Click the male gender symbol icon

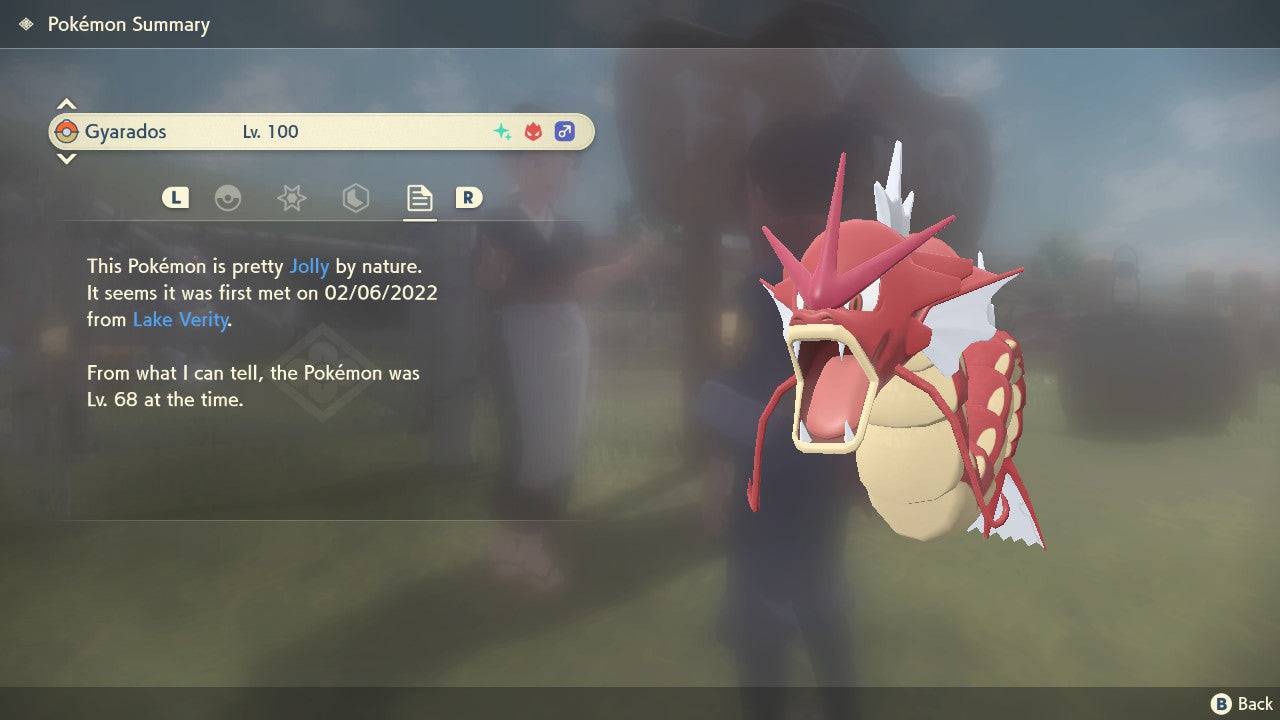564,131
